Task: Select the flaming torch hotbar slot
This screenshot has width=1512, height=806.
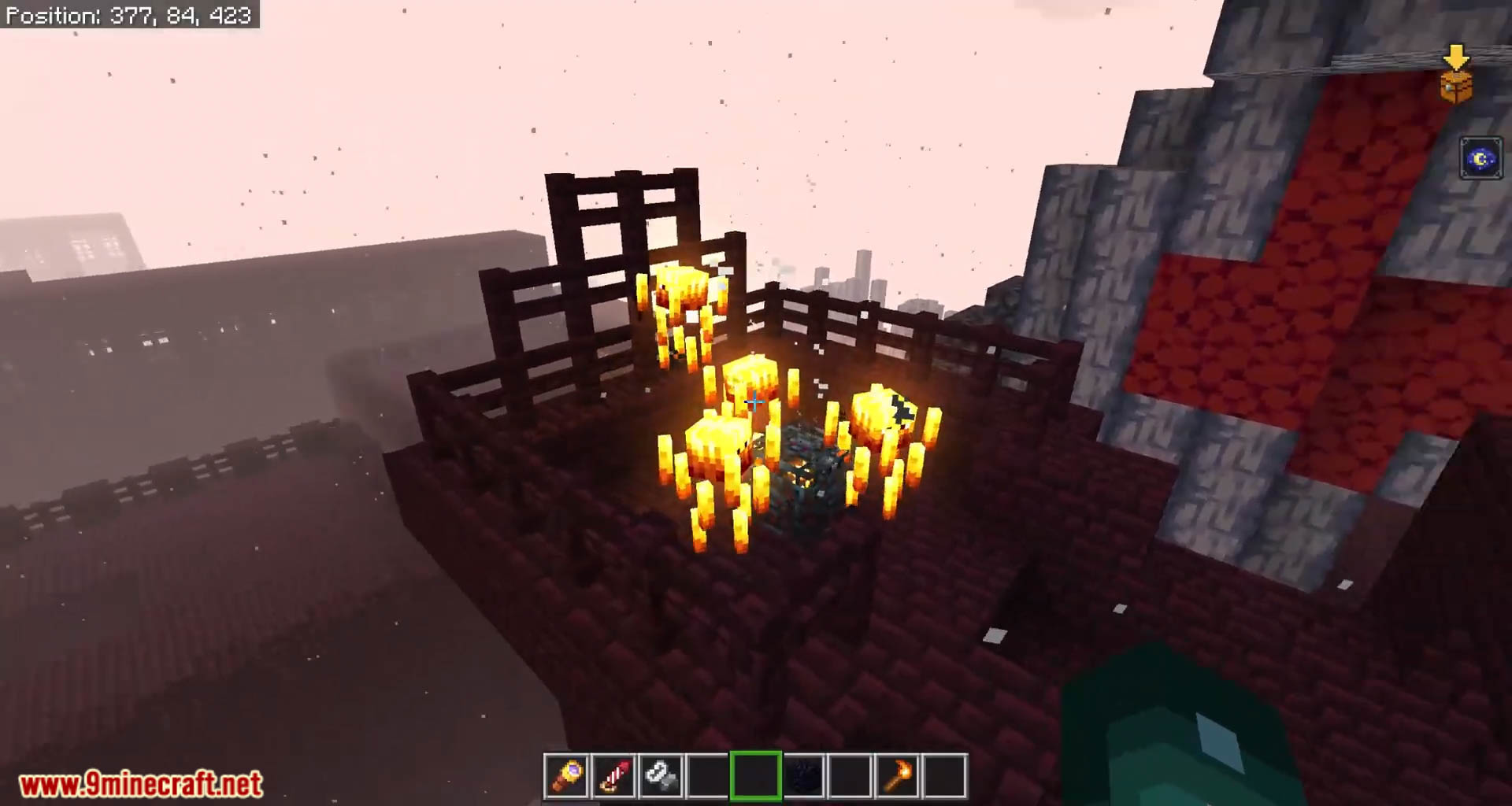Action: [x=897, y=776]
